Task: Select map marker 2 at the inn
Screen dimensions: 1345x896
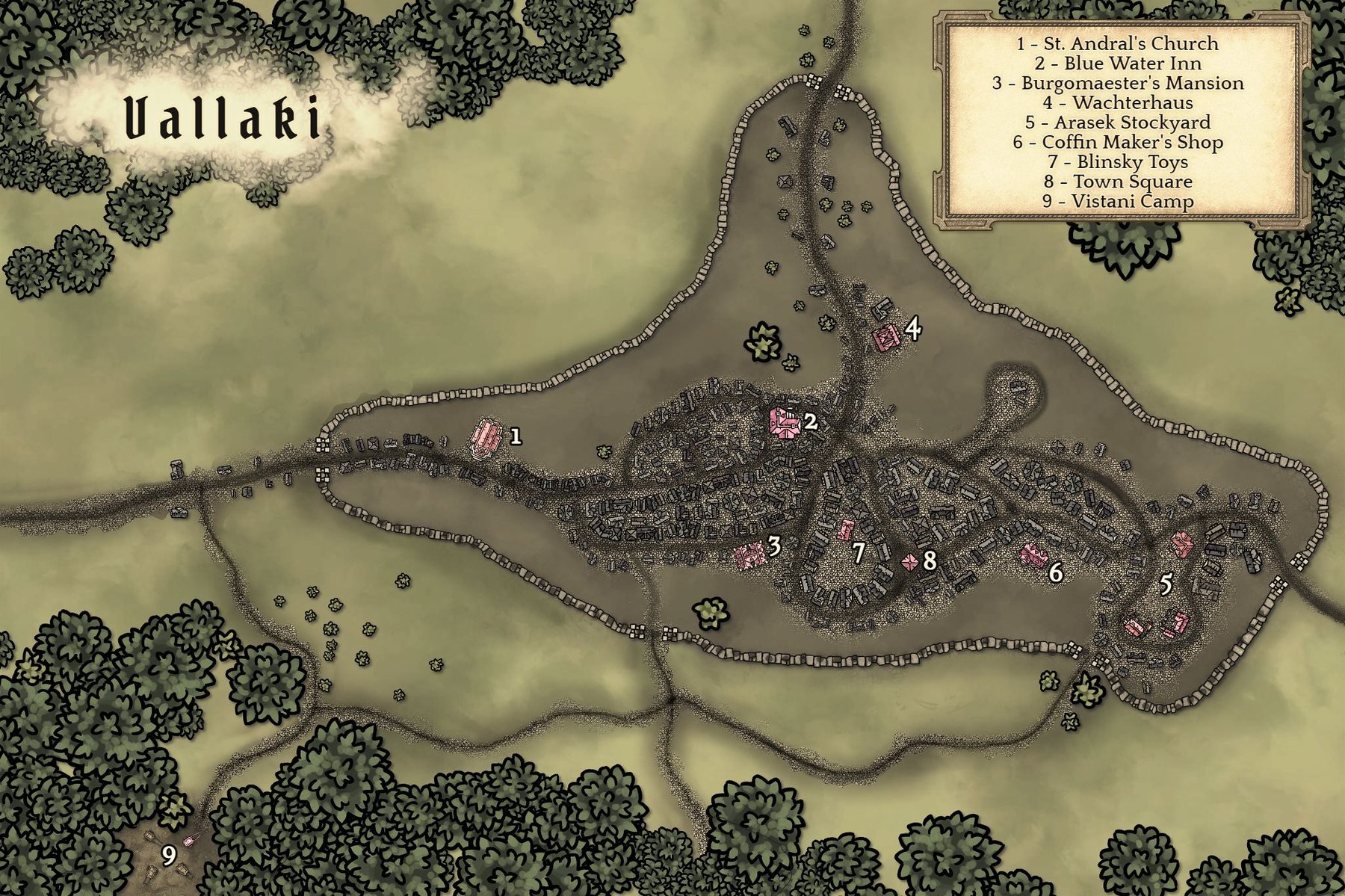Action: pos(811,422)
